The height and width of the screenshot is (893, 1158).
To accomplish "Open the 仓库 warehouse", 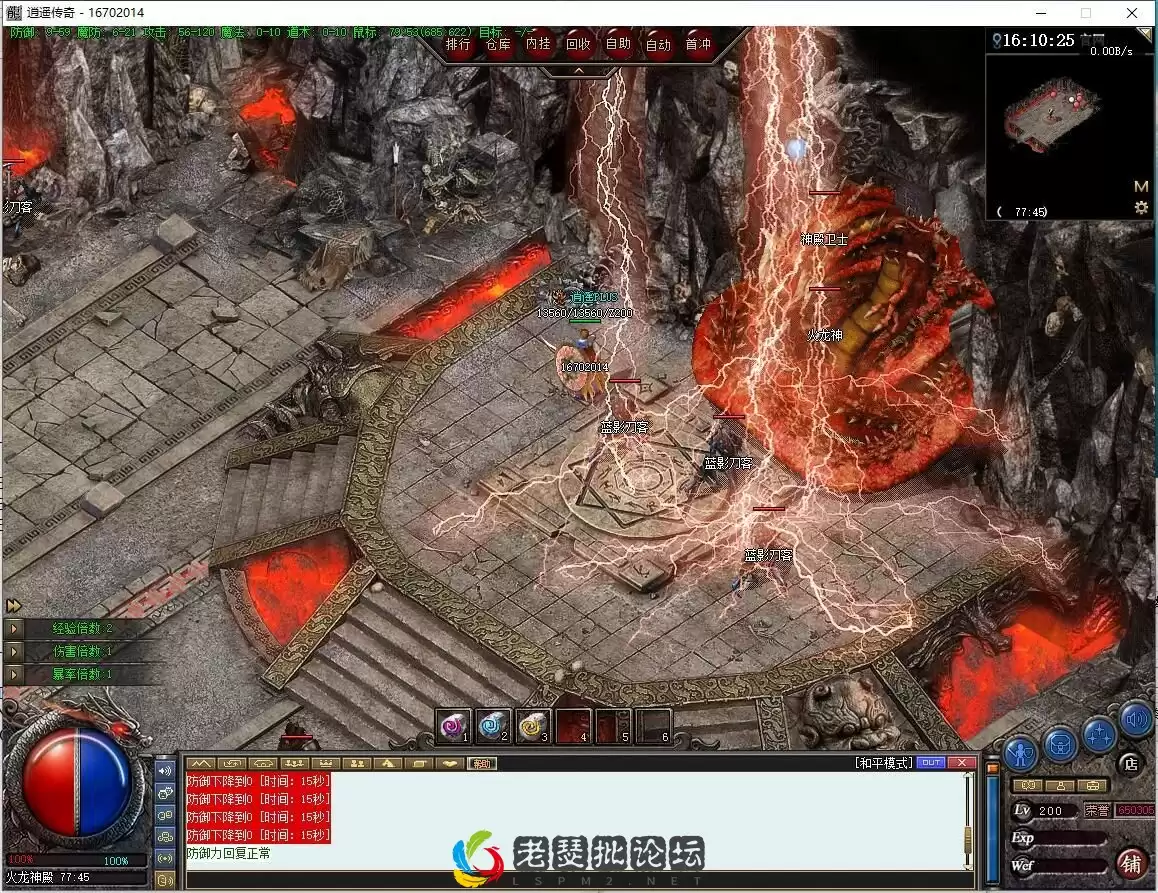I will [498, 44].
